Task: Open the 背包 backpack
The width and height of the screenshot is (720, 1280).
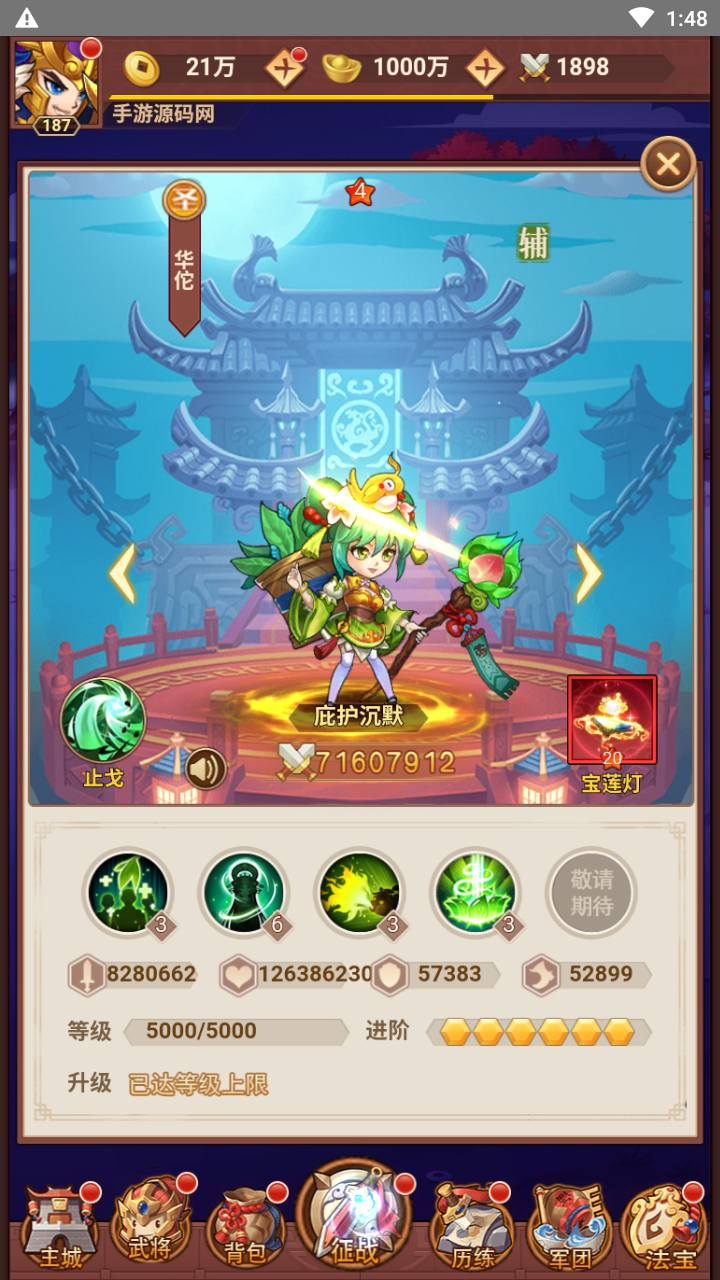Action: tap(243, 1227)
